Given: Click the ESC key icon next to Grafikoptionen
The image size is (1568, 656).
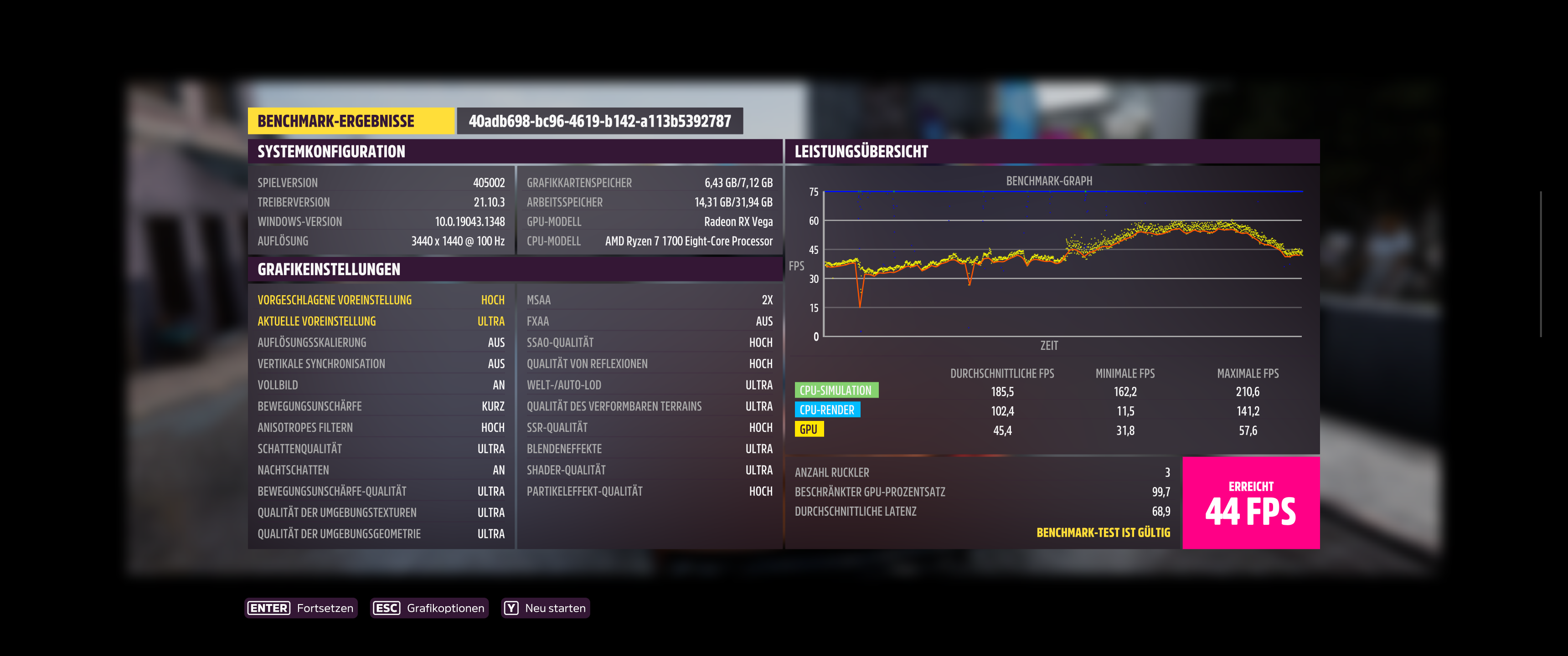Looking at the screenshot, I should click(388, 607).
